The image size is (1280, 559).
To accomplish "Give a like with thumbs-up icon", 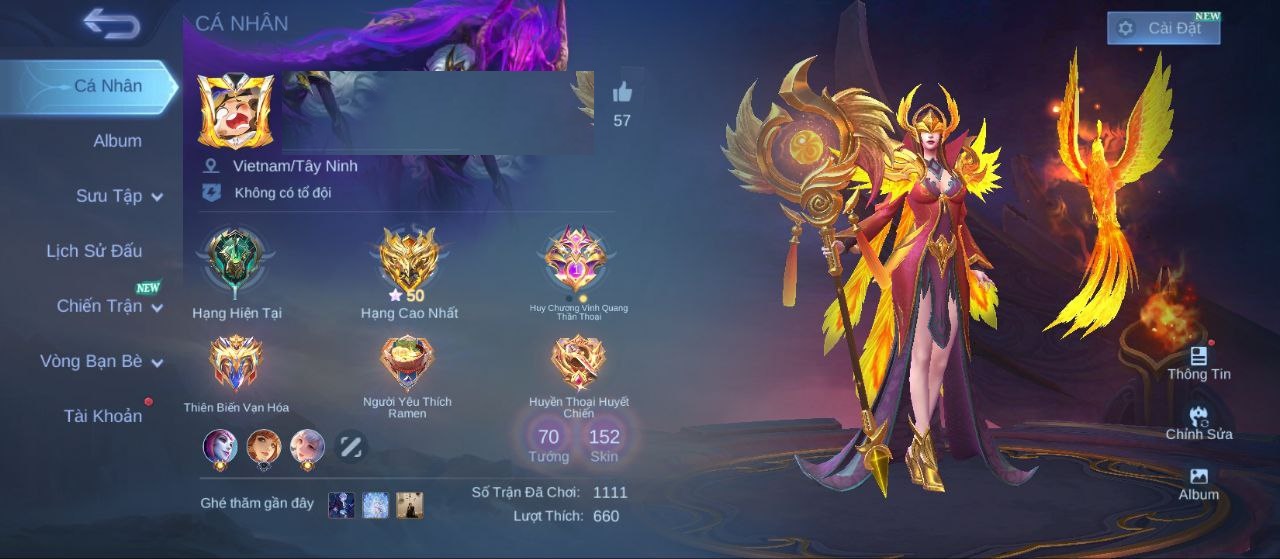I will [x=622, y=93].
